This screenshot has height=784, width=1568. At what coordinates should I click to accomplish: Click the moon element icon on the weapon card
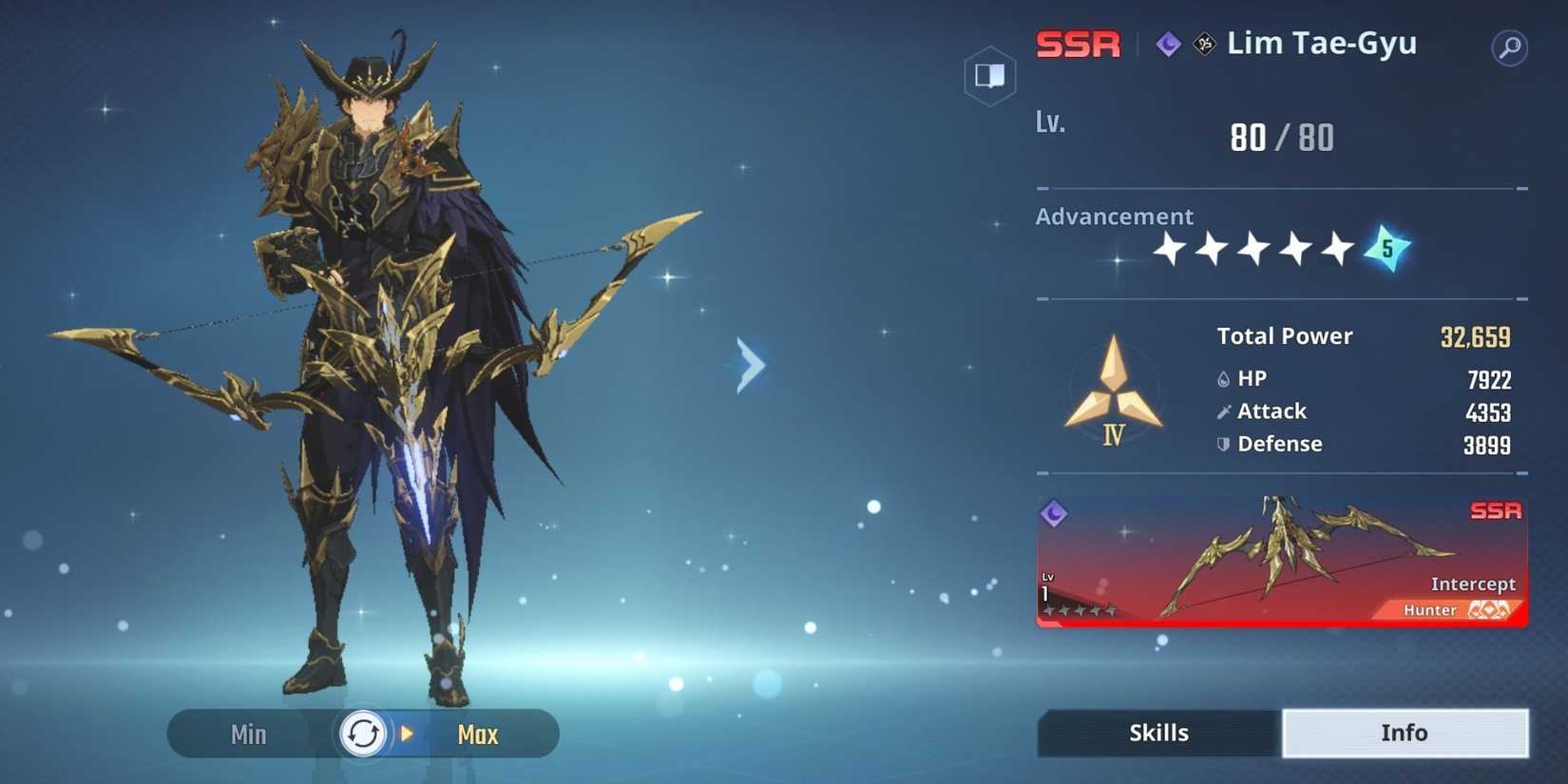coord(1054,515)
